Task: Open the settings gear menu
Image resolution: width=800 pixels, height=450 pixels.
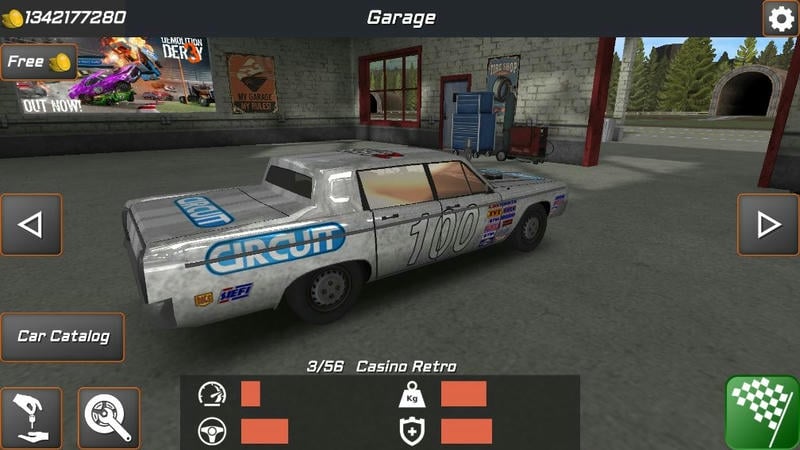Action: click(x=780, y=18)
